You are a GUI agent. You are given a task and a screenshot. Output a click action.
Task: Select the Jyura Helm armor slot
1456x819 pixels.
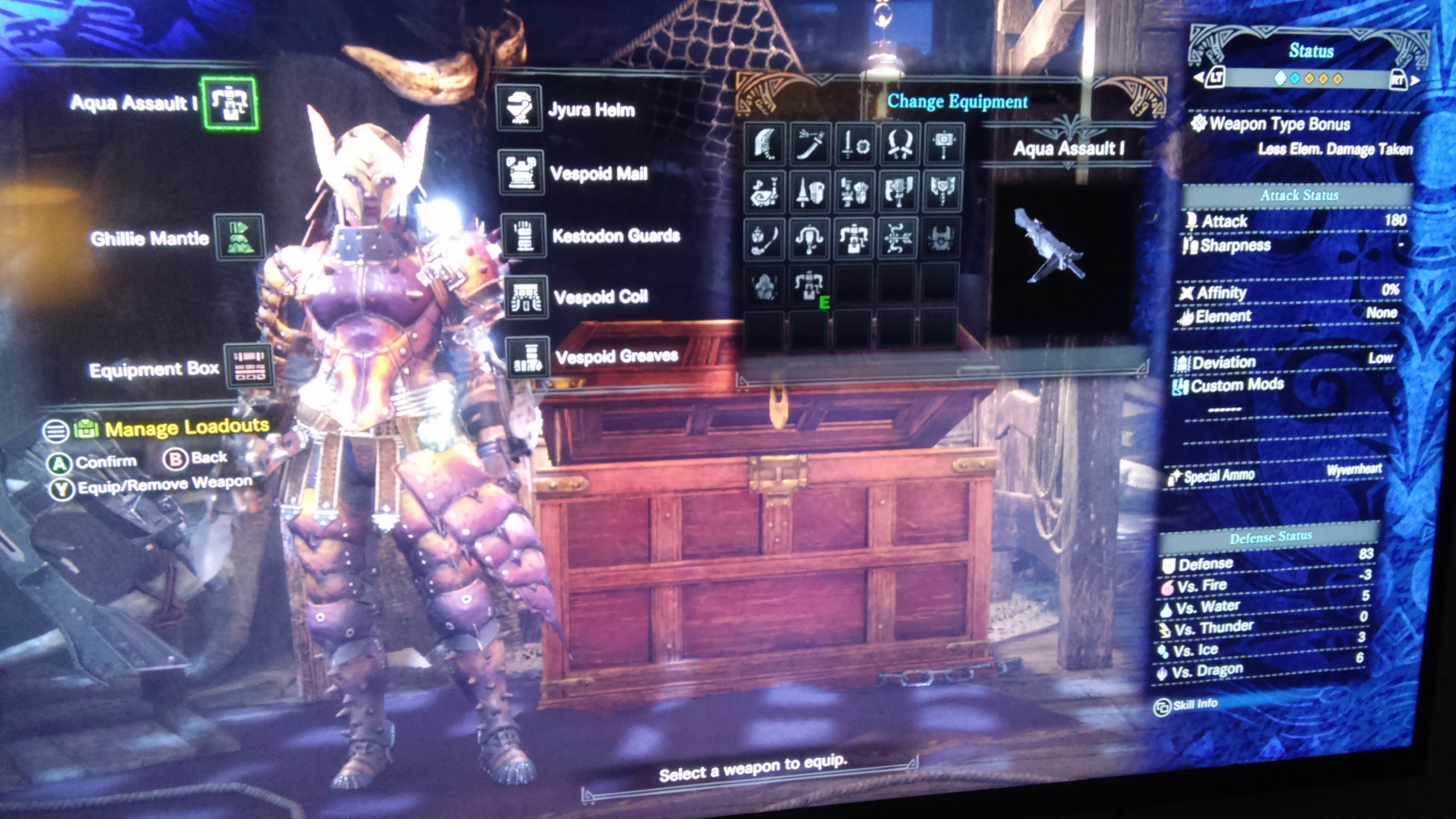pos(519,108)
